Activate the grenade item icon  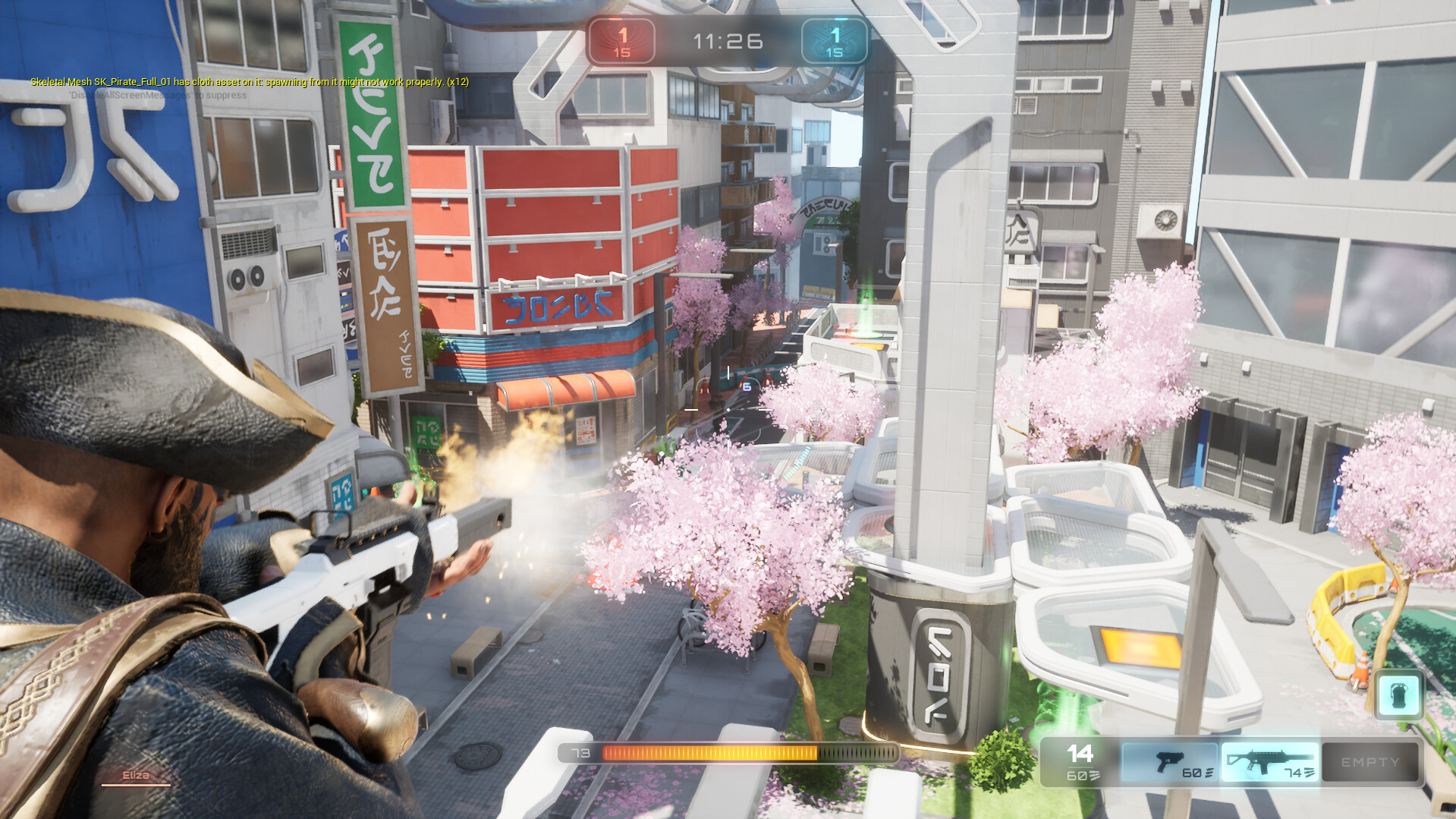(x=1398, y=695)
